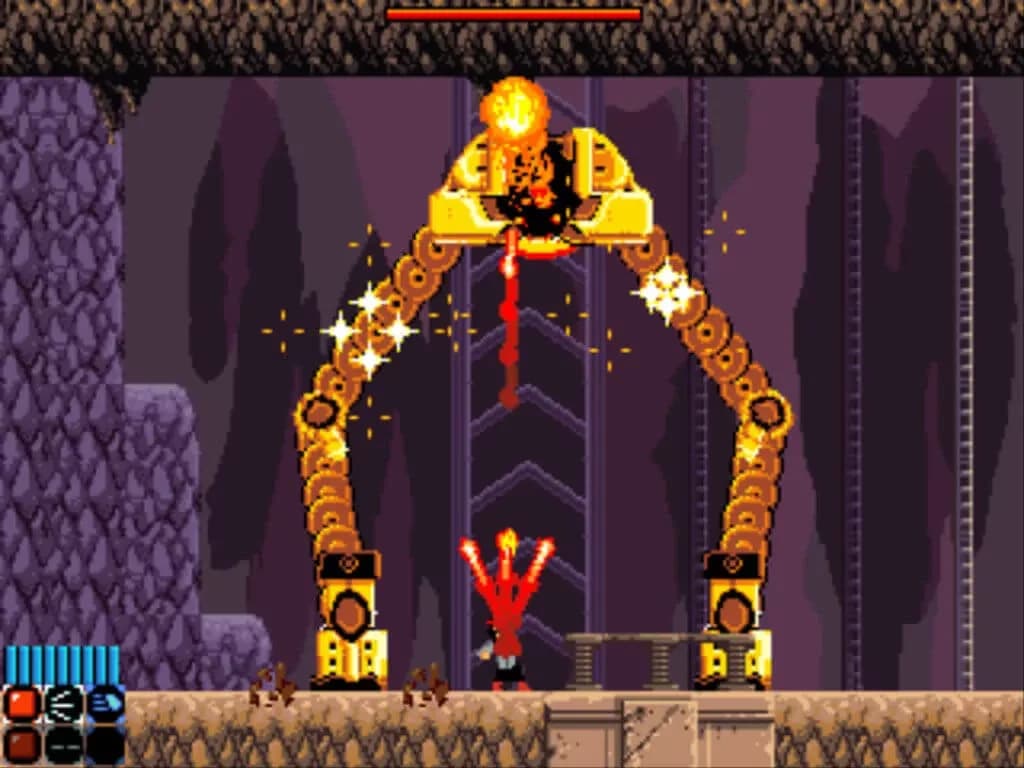The height and width of the screenshot is (768, 1024).
Task: Select the dark red block icon
Action: point(21,745)
